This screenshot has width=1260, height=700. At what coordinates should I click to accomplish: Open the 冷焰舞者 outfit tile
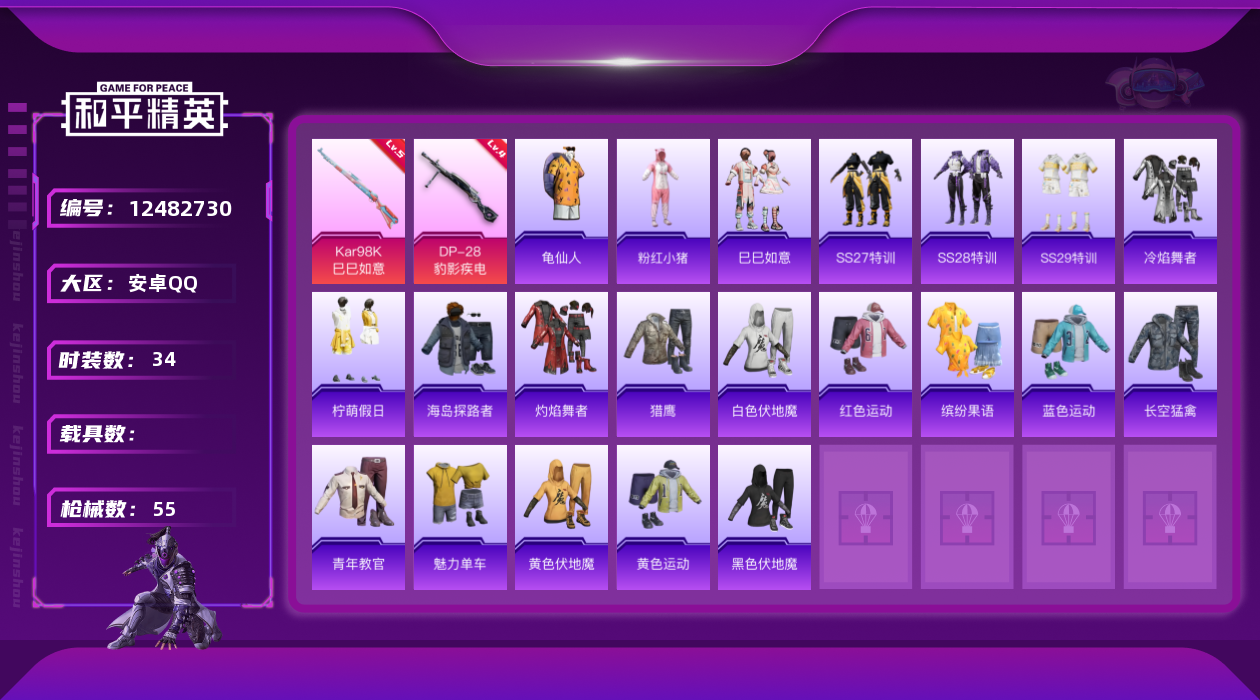(1170, 210)
